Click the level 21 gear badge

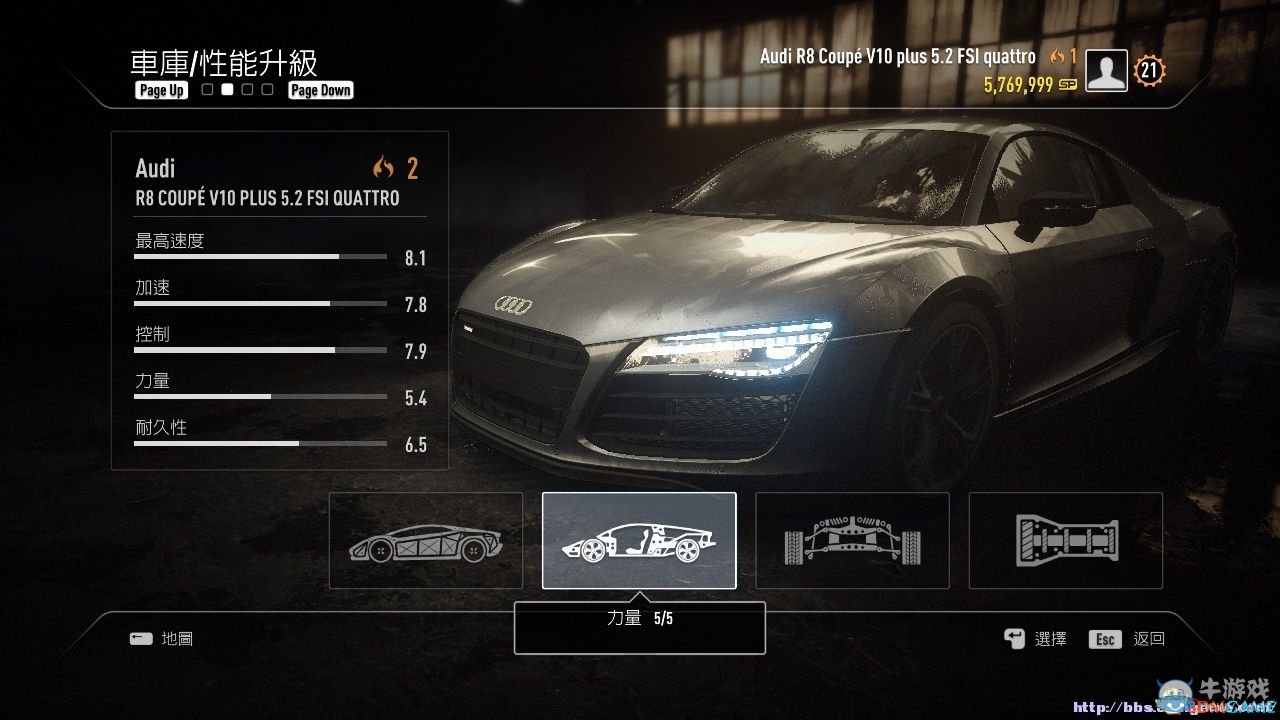1148,70
